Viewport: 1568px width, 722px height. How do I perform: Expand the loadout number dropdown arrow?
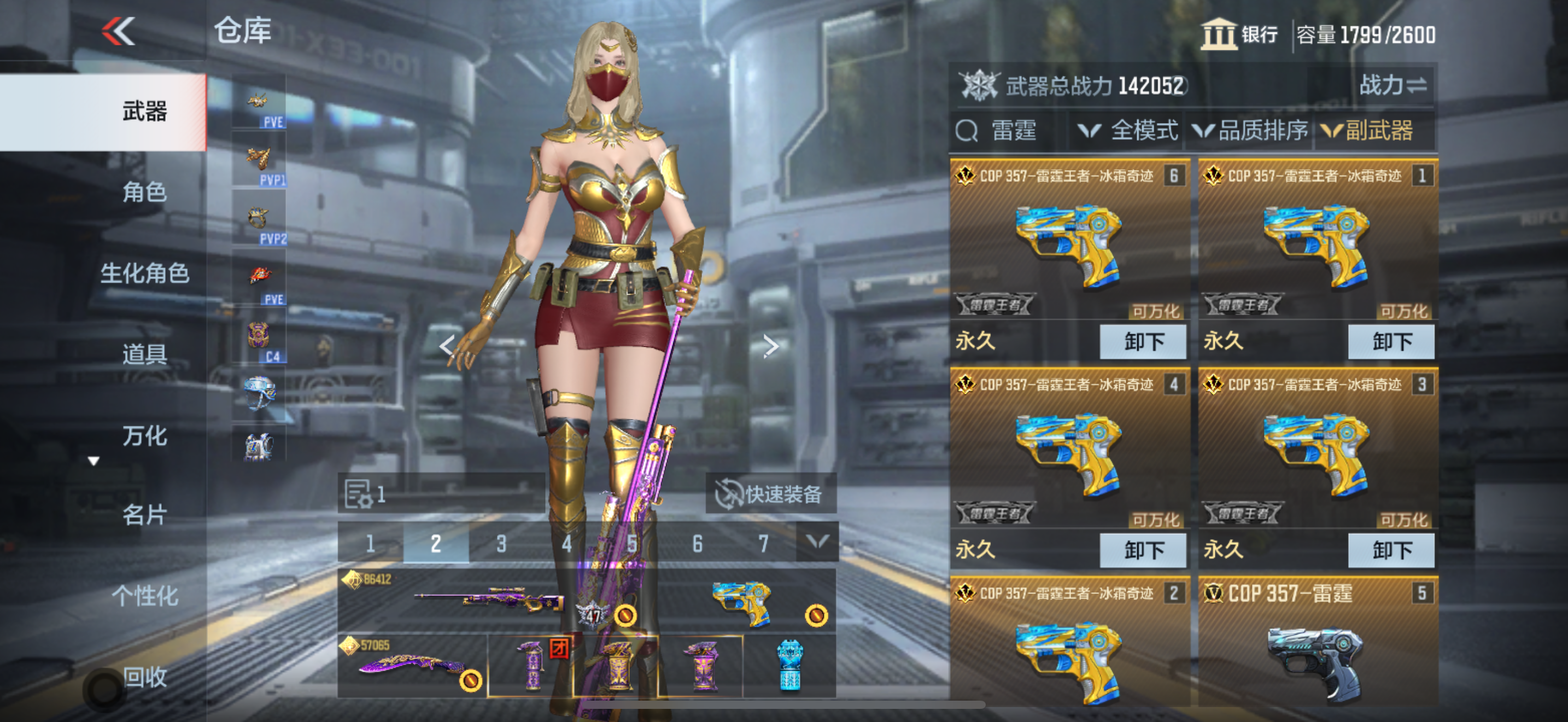pos(816,542)
